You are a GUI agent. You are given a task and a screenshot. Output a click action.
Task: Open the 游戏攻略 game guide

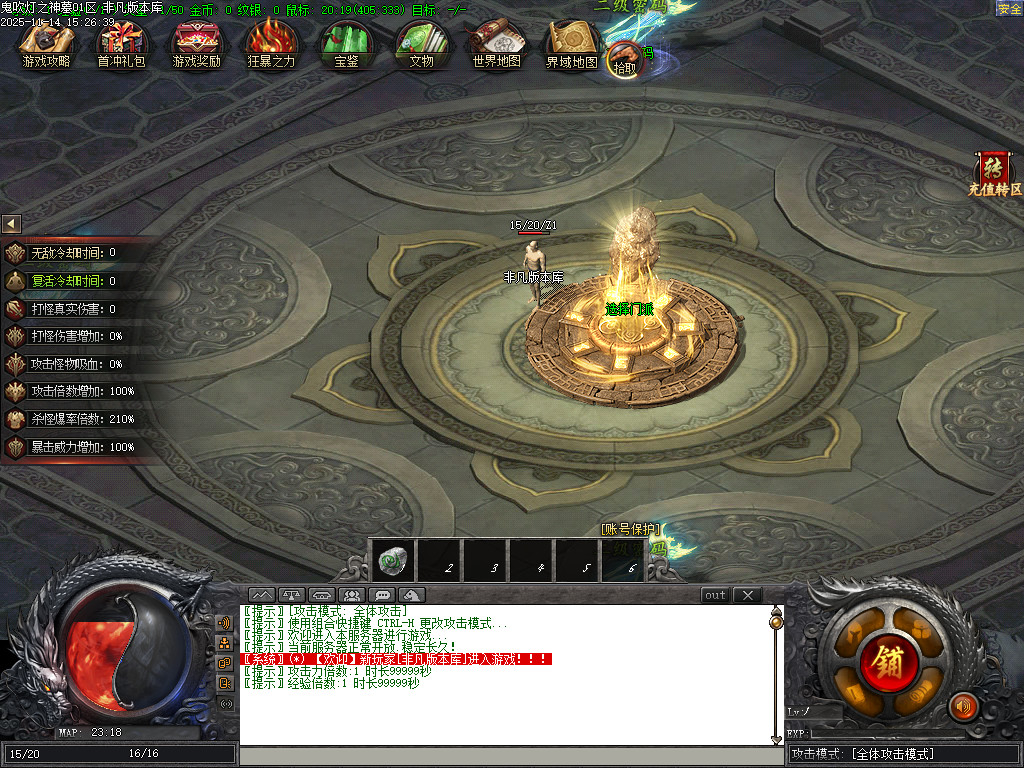click(46, 45)
